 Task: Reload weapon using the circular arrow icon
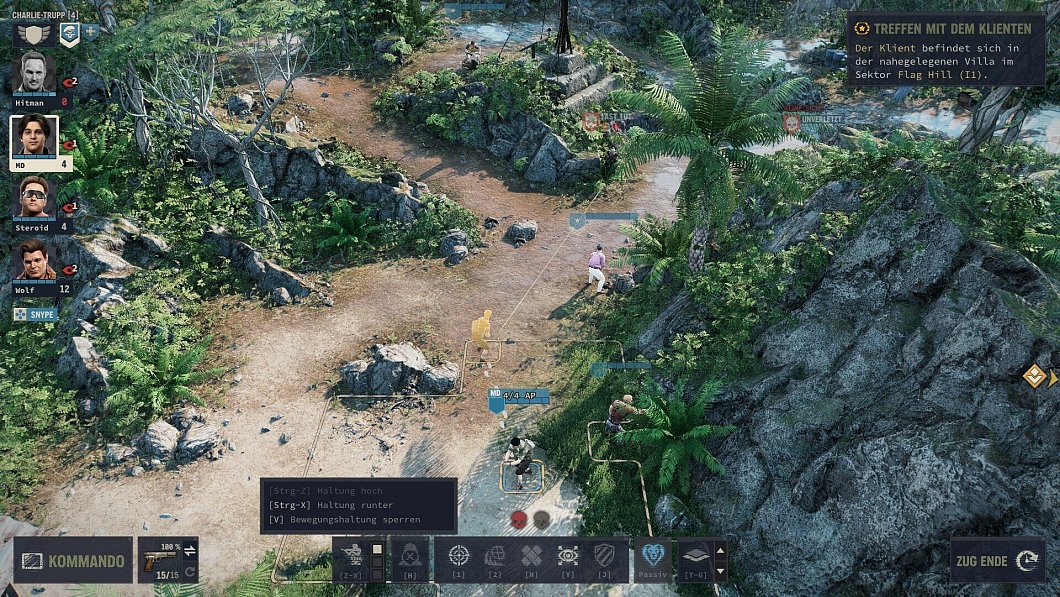[190, 572]
